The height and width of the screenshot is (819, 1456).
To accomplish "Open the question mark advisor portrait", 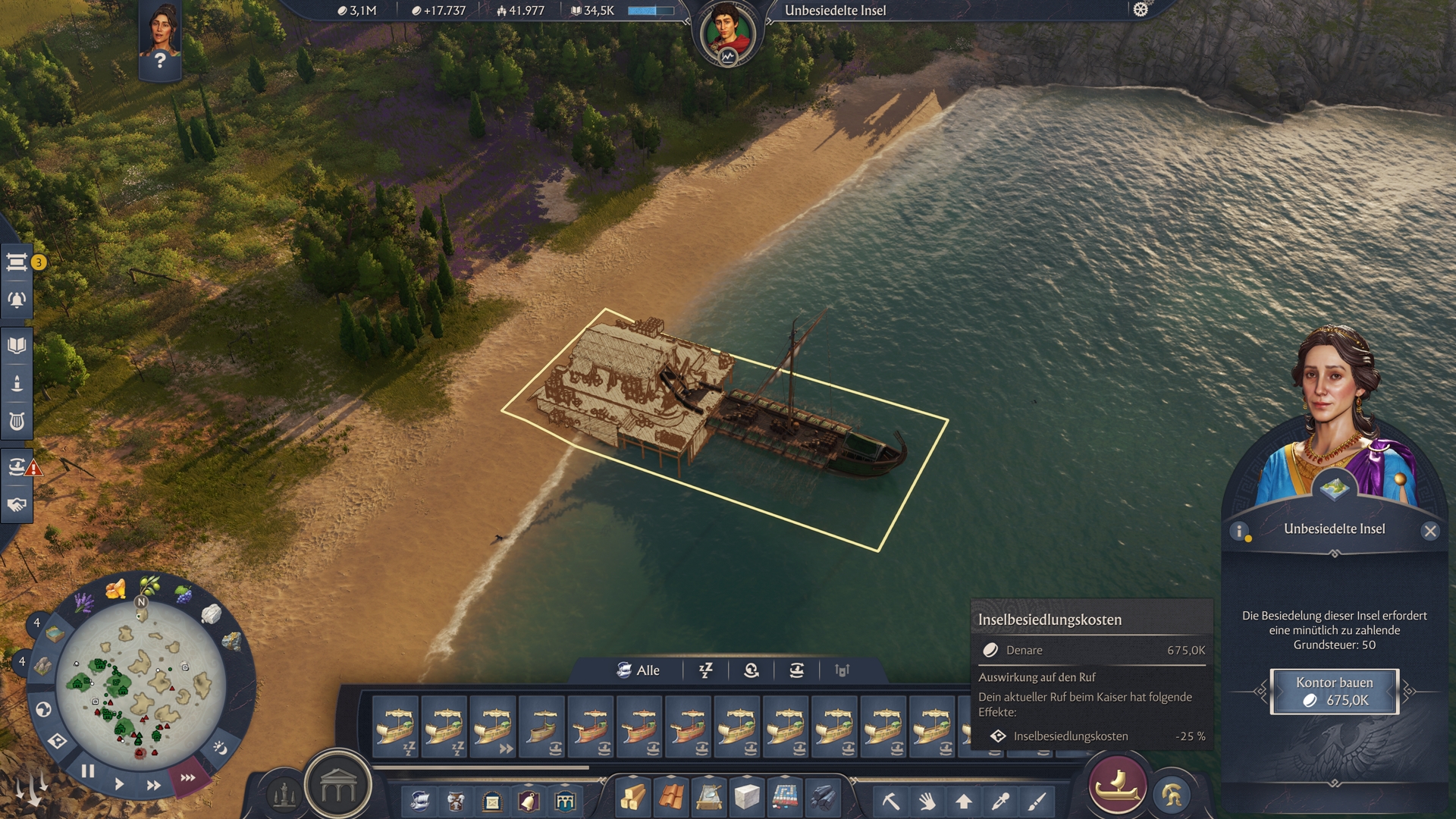I will pos(159,42).
